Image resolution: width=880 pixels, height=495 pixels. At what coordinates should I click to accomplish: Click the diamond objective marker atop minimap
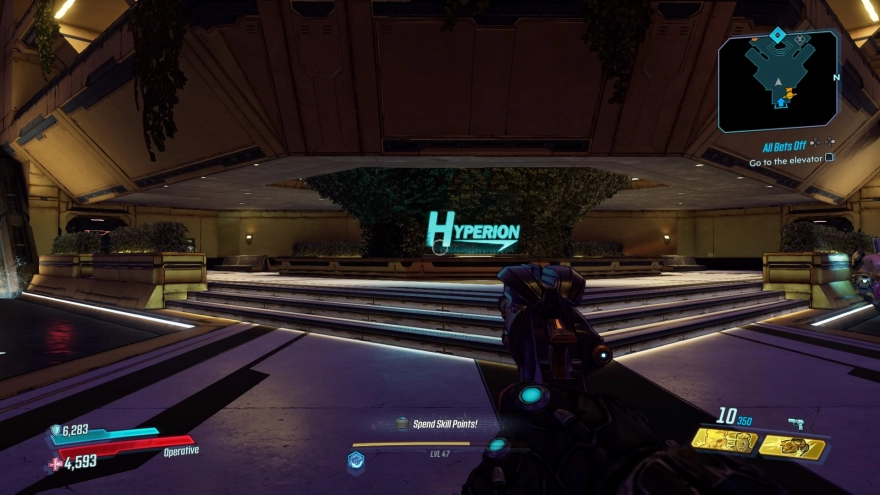[778, 36]
